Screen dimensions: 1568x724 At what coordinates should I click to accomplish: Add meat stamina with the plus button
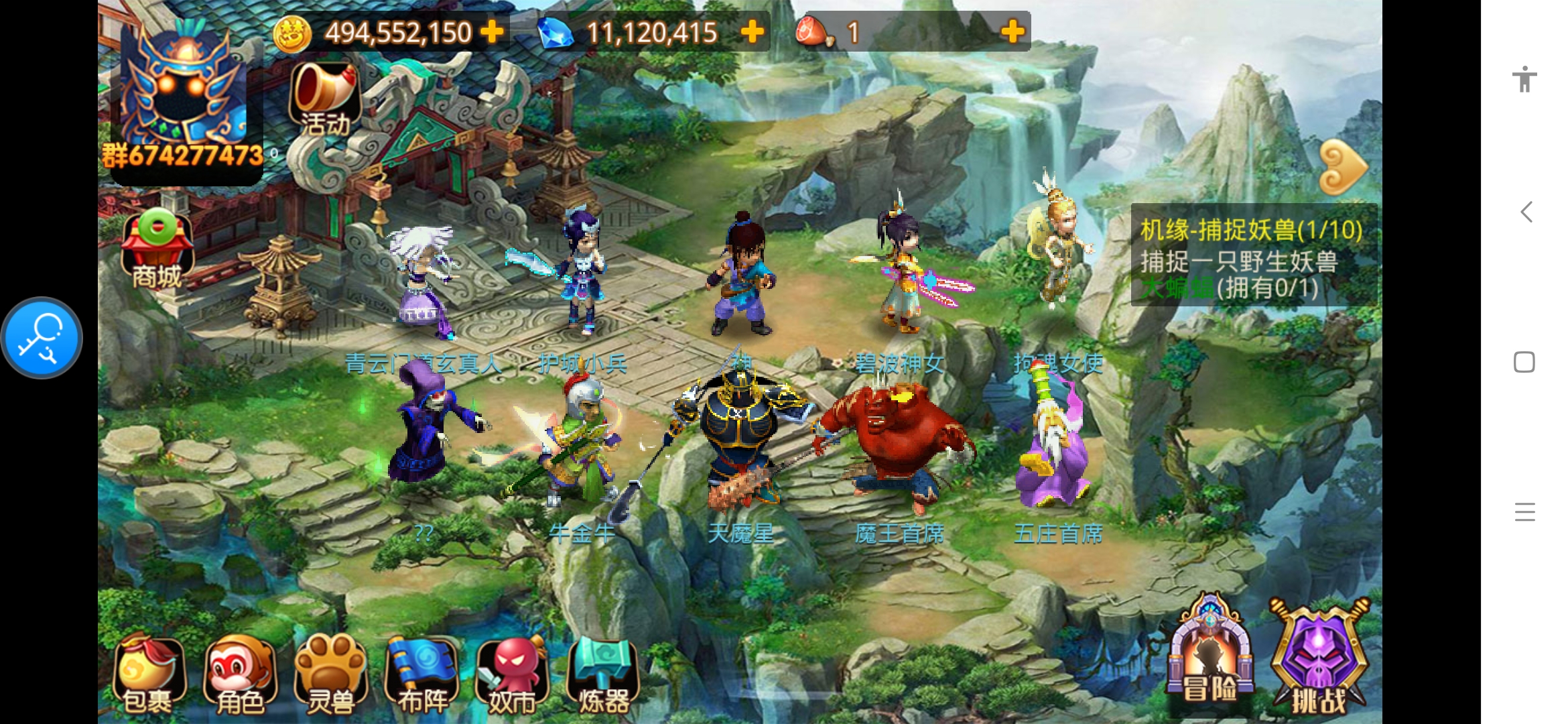1012,32
